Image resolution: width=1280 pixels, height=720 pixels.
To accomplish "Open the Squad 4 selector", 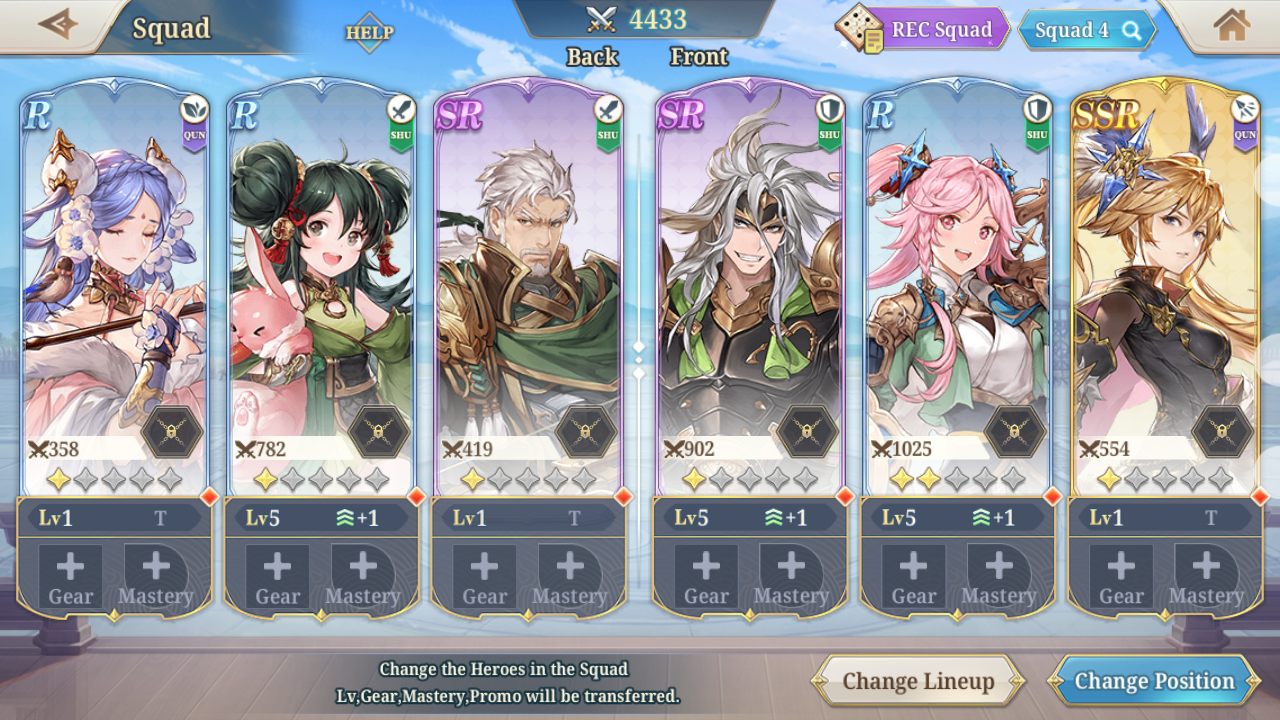I will coord(1086,30).
